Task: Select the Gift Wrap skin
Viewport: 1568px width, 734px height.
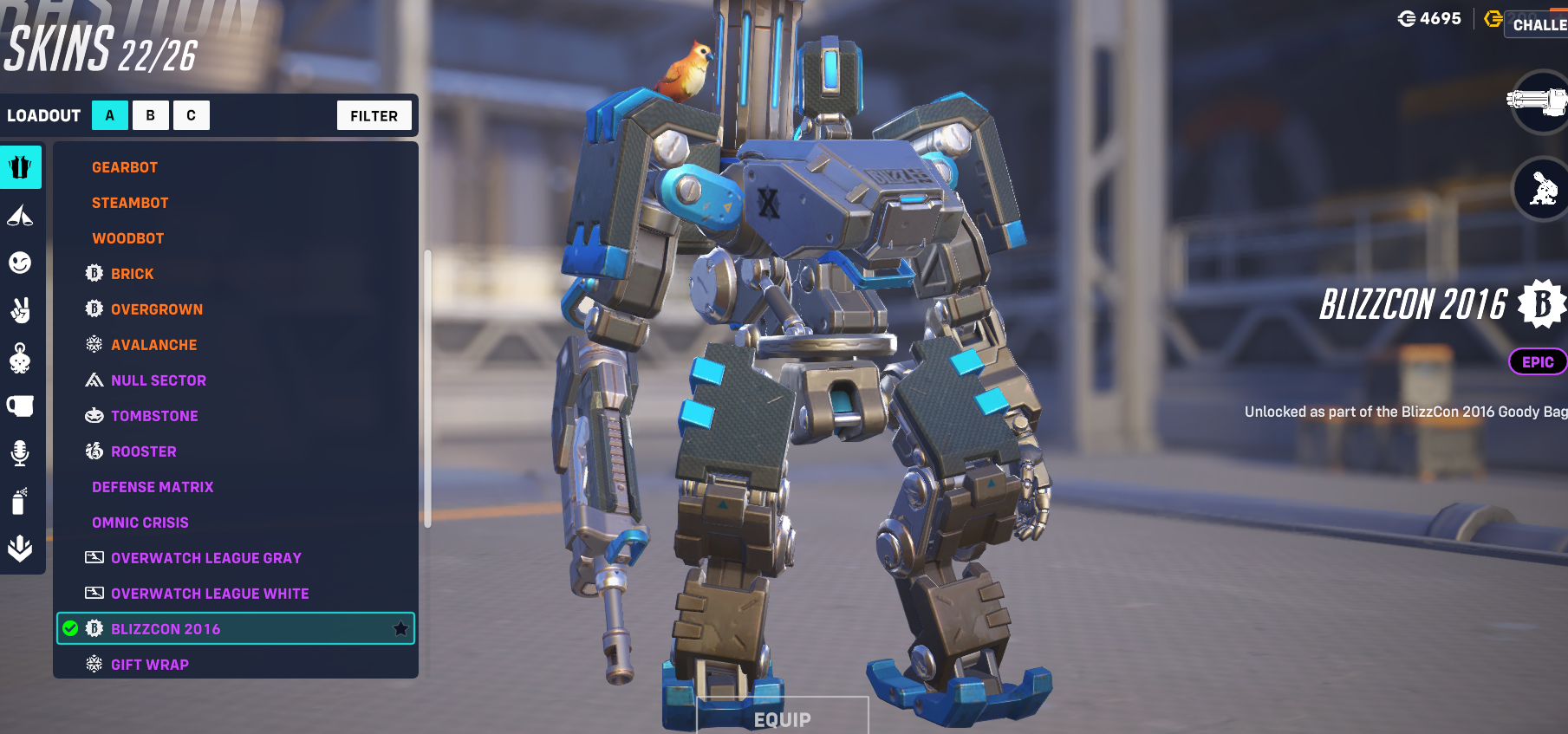Action: click(148, 664)
